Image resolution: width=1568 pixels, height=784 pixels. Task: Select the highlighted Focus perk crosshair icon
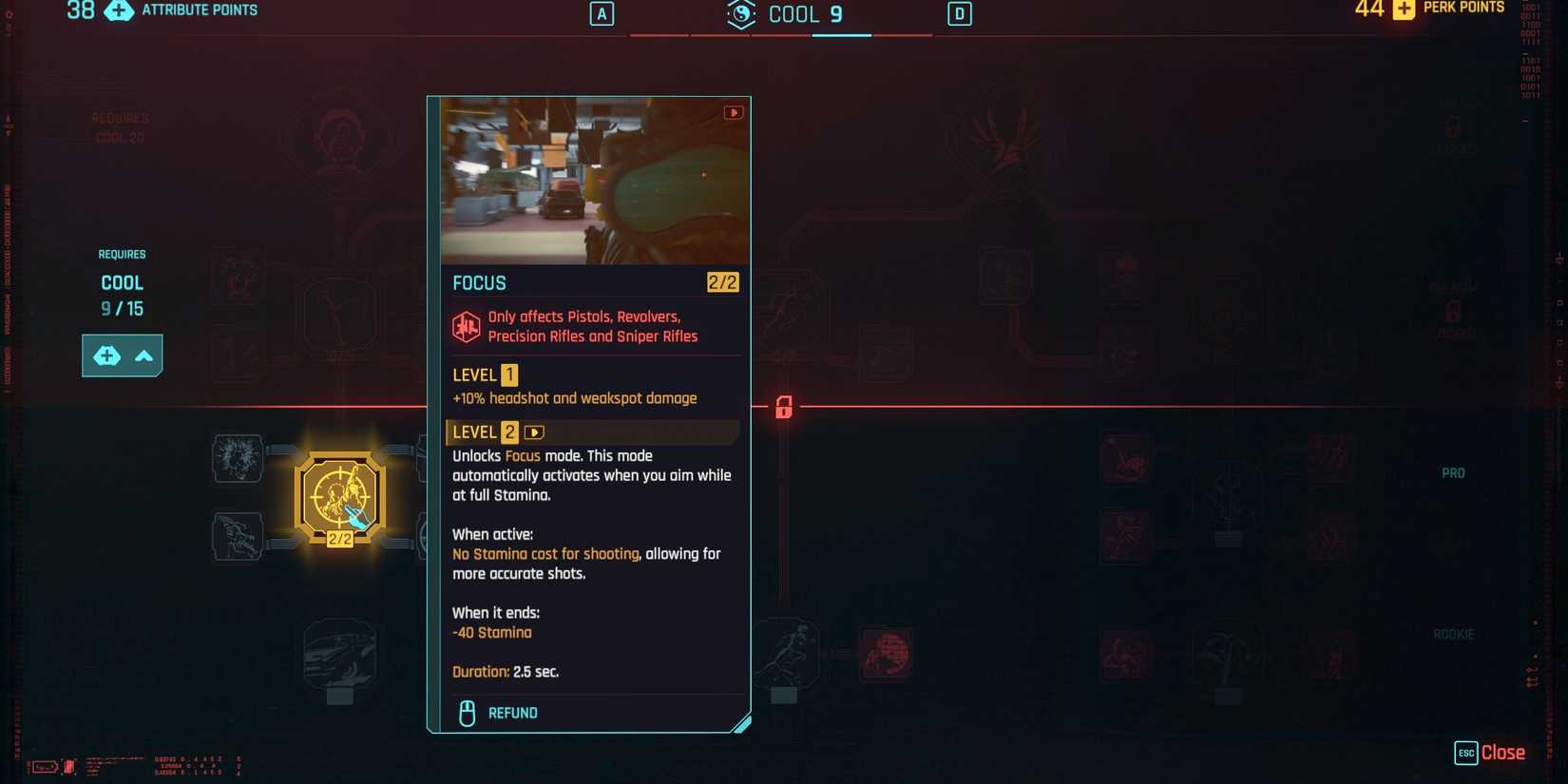coord(339,496)
